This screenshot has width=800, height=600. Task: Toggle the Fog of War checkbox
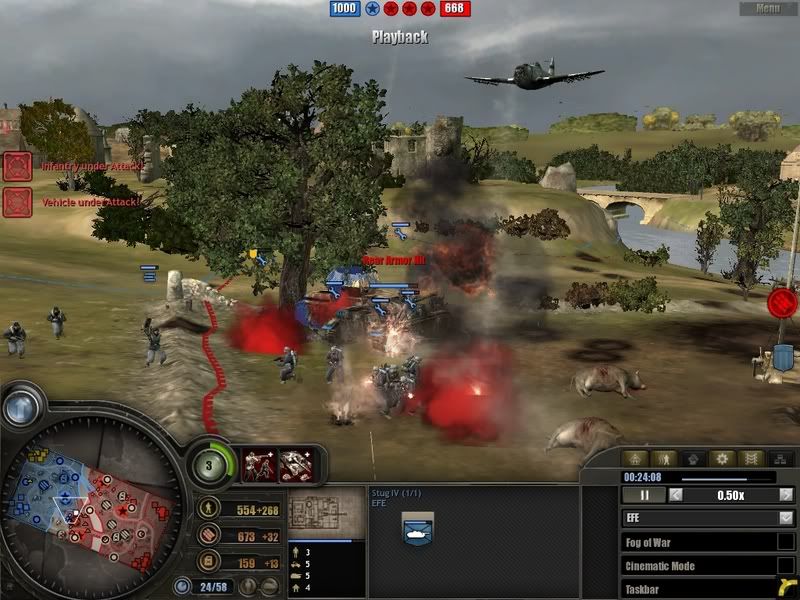tap(786, 542)
